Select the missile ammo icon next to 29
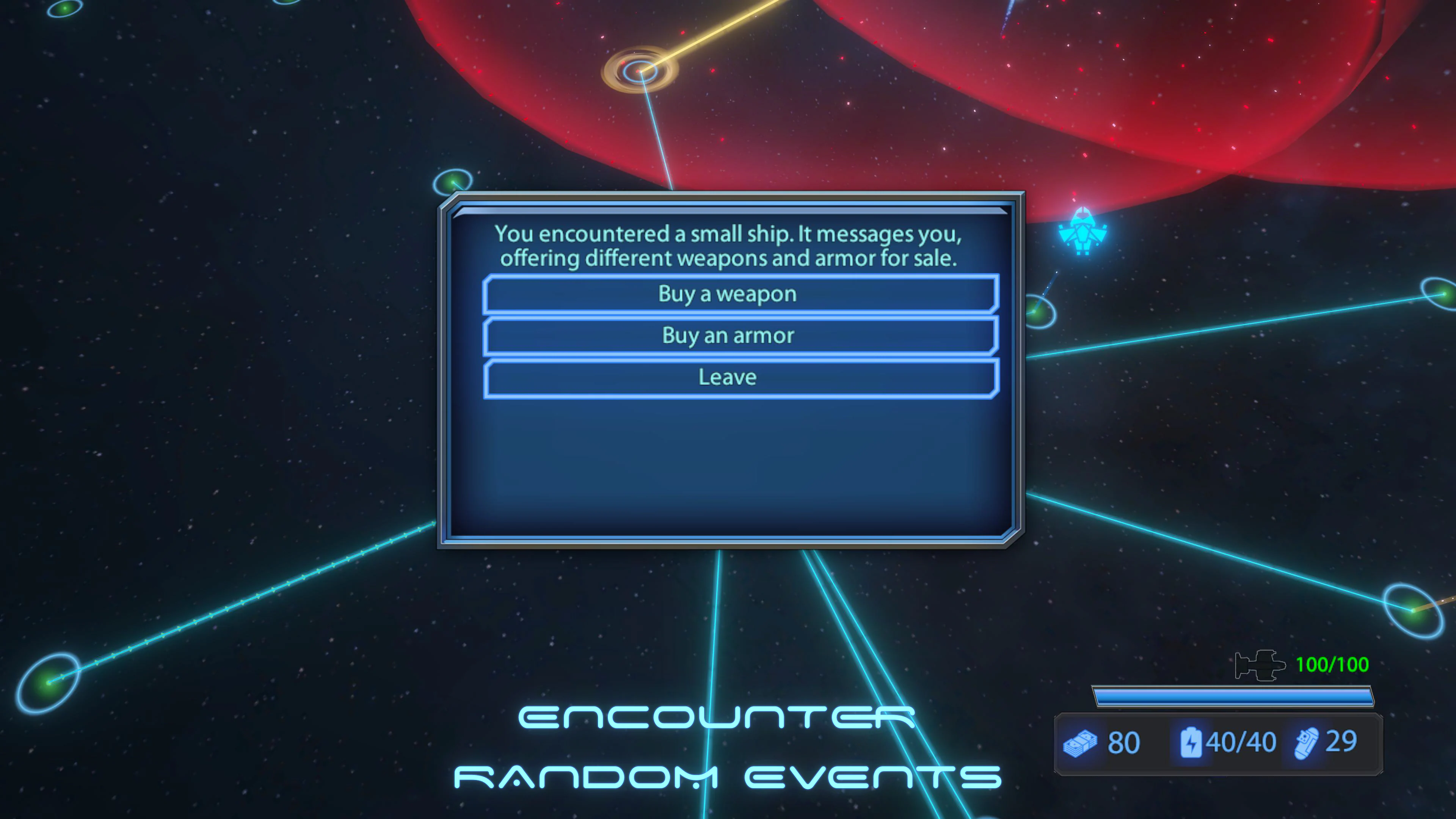 pyautogui.click(x=1307, y=743)
